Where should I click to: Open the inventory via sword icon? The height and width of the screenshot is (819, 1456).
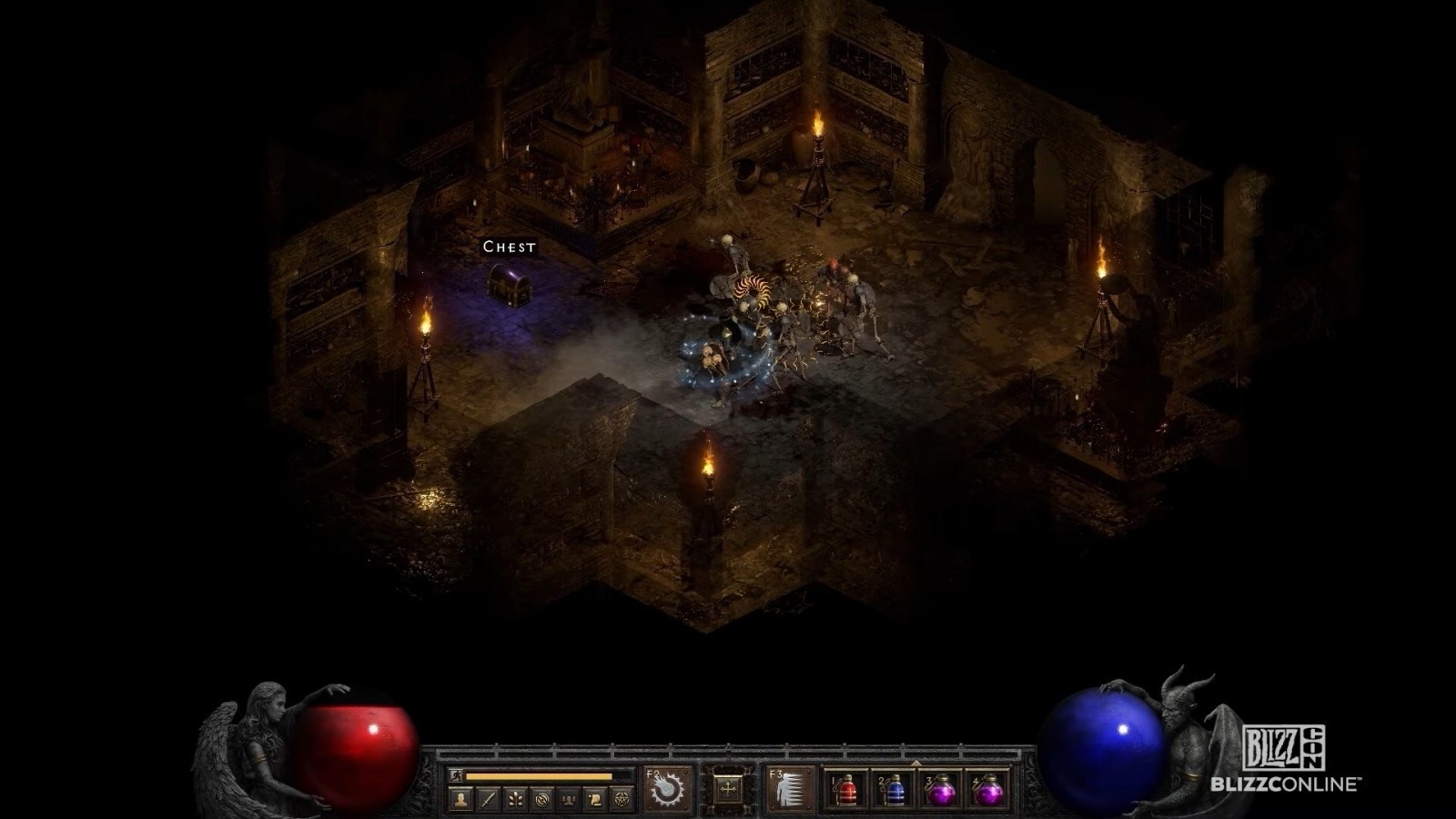click(489, 800)
